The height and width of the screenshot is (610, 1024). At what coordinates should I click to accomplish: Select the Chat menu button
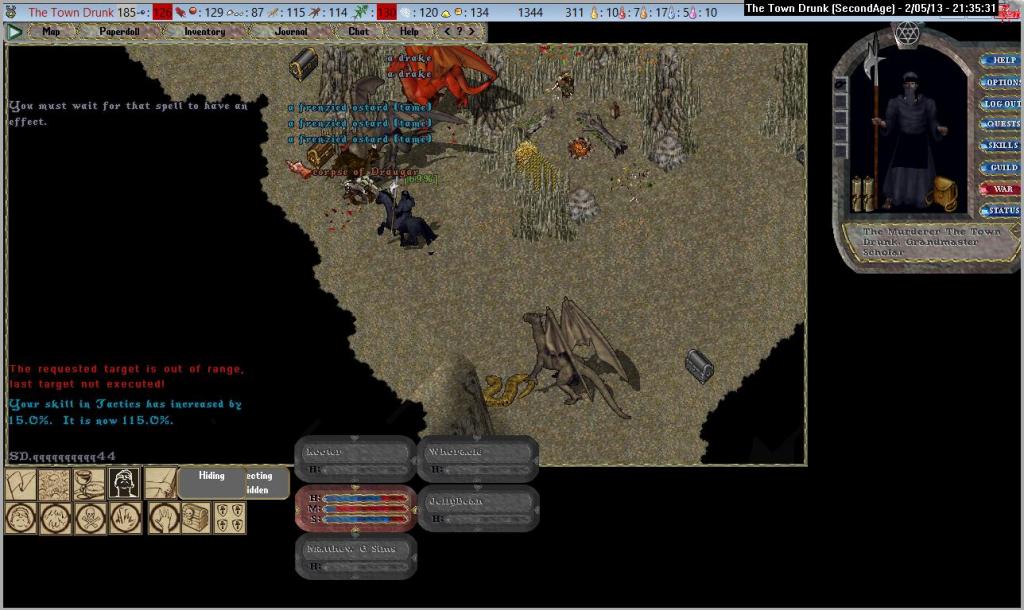358,31
